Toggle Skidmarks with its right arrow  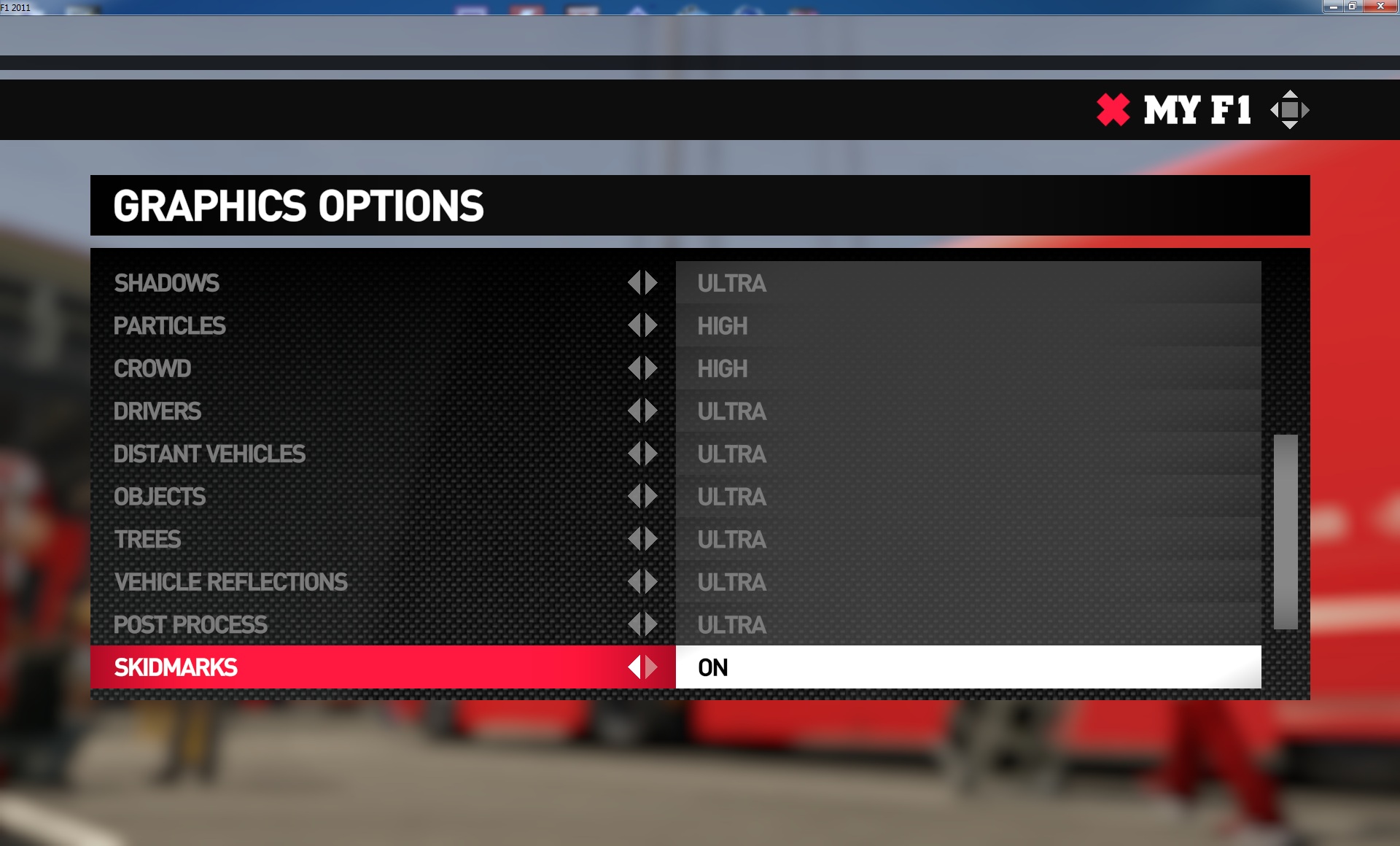[x=651, y=667]
